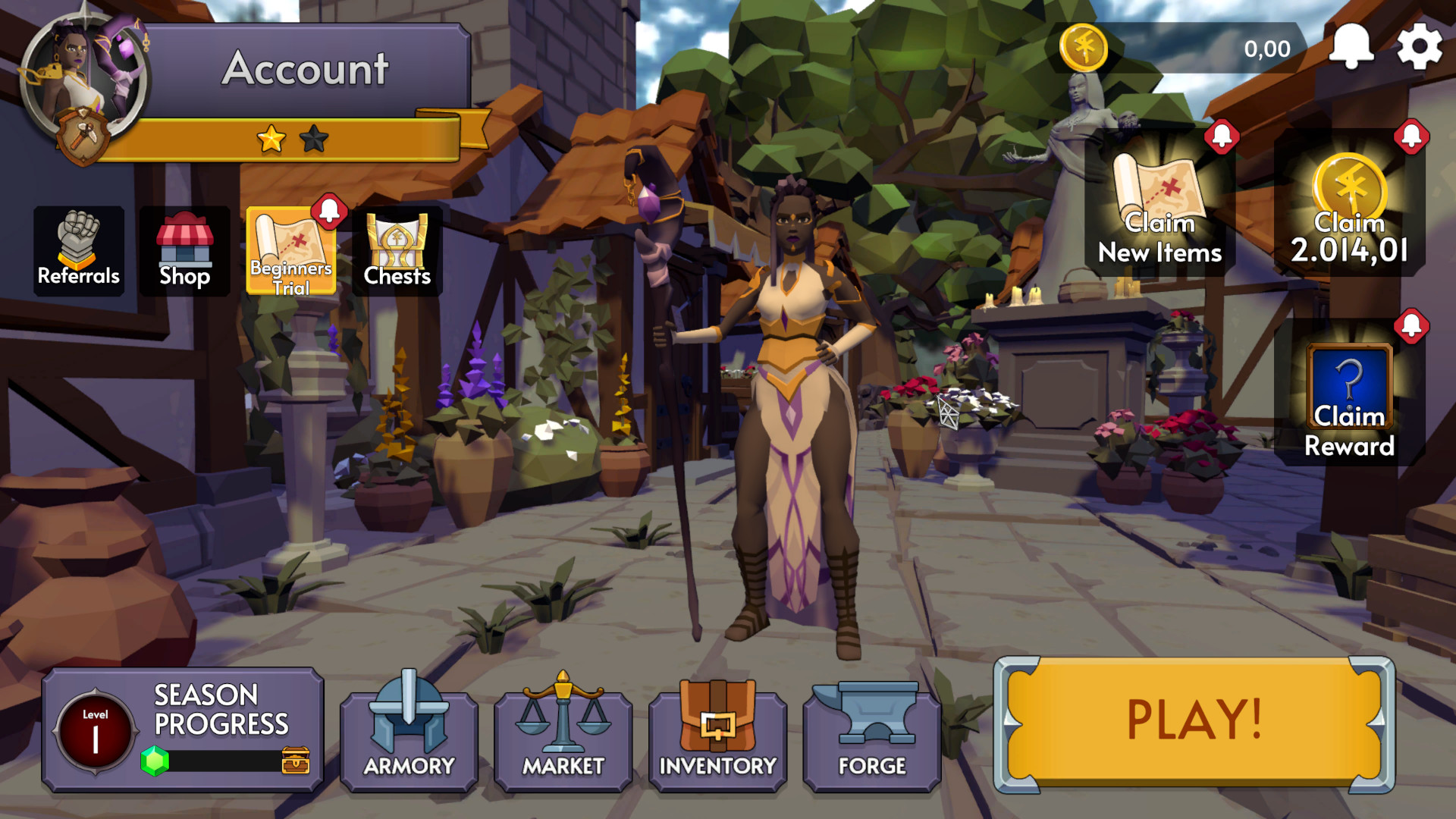Screen dimensions: 1456x819
Task: Click the gold coin currency icon
Action: click(x=1082, y=47)
